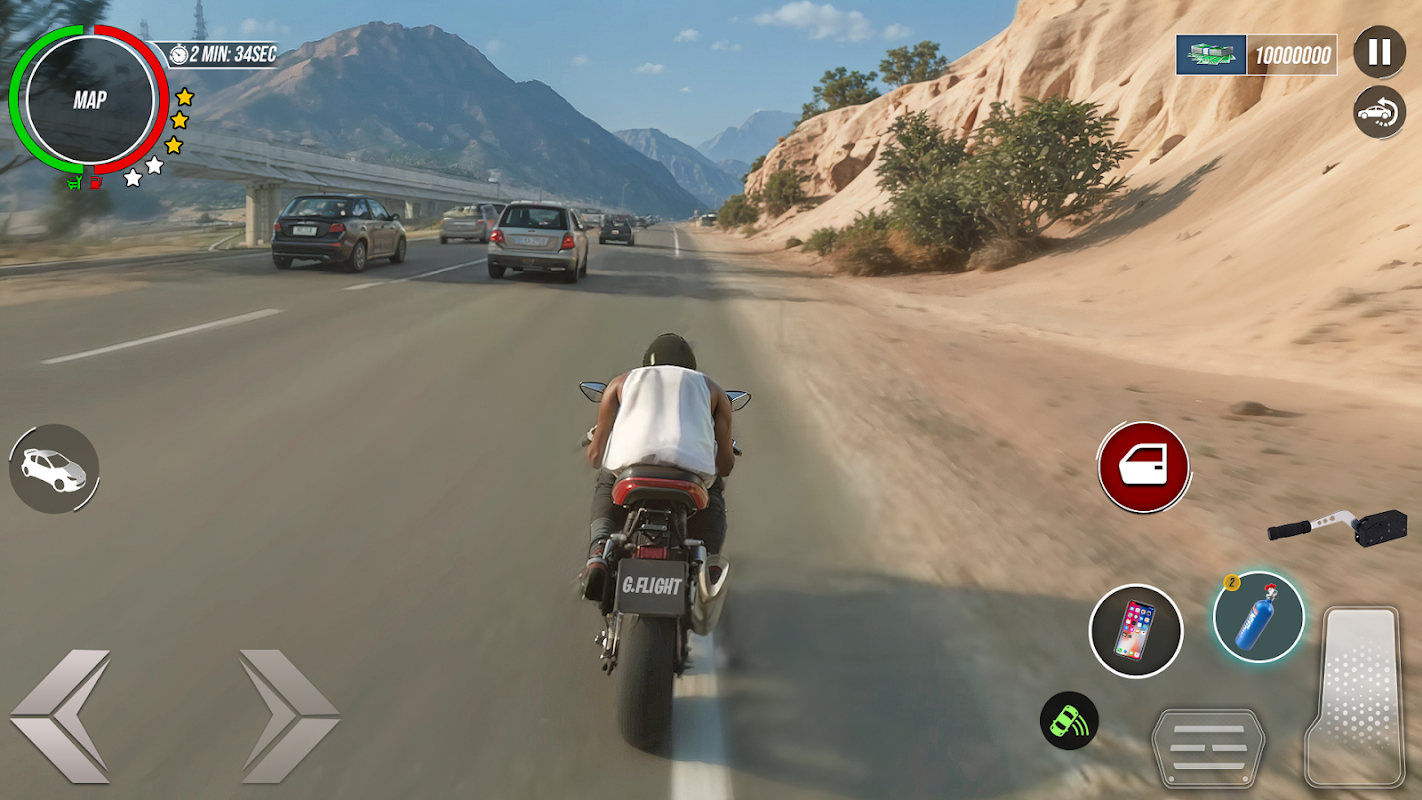The image size is (1422, 800).
Task: Tap the green car drift icon
Action: (1069, 721)
